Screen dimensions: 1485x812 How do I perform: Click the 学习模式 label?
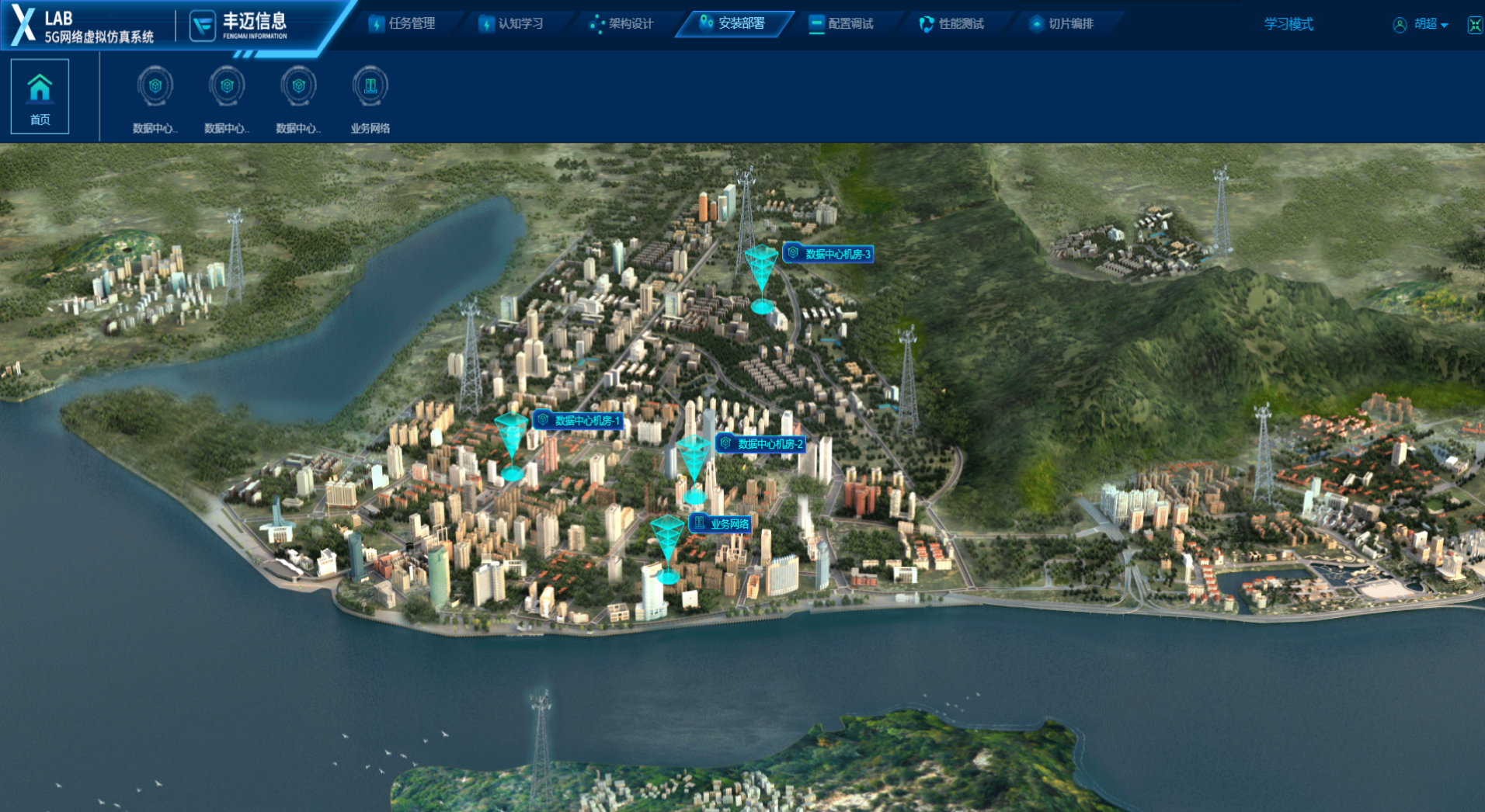pos(1289,24)
